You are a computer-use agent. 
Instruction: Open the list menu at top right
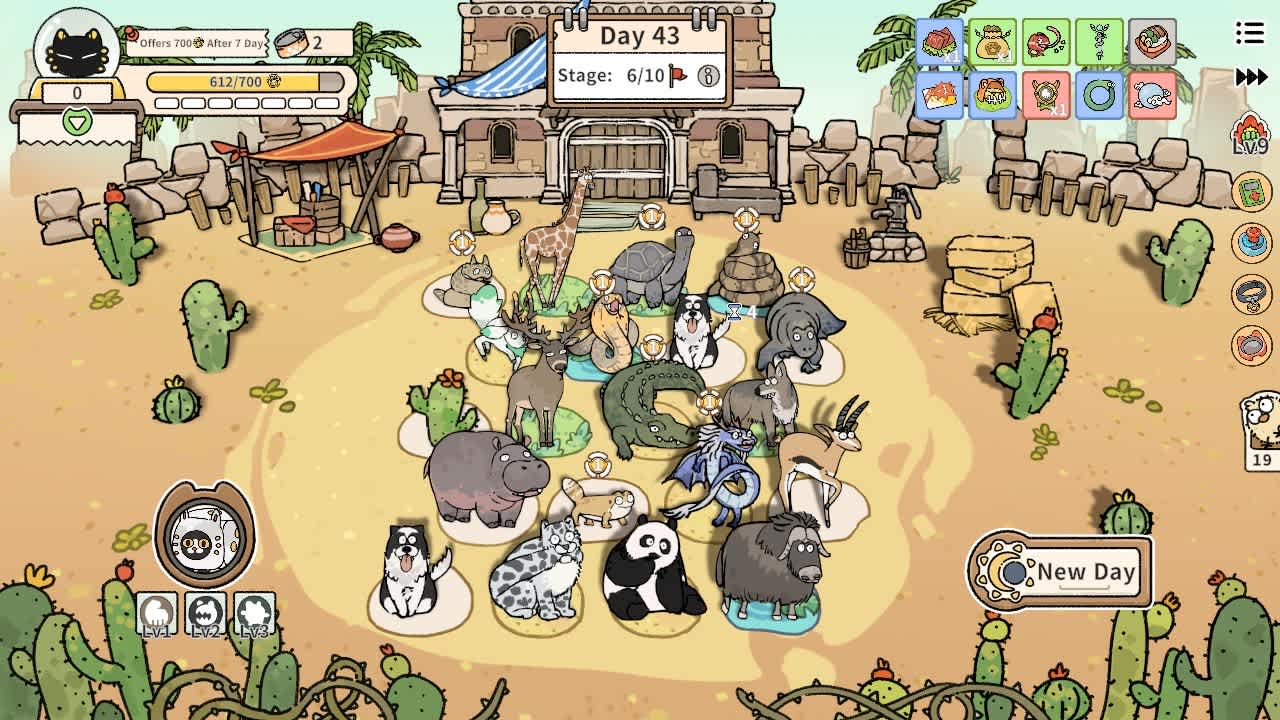[x=1249, y=31]
